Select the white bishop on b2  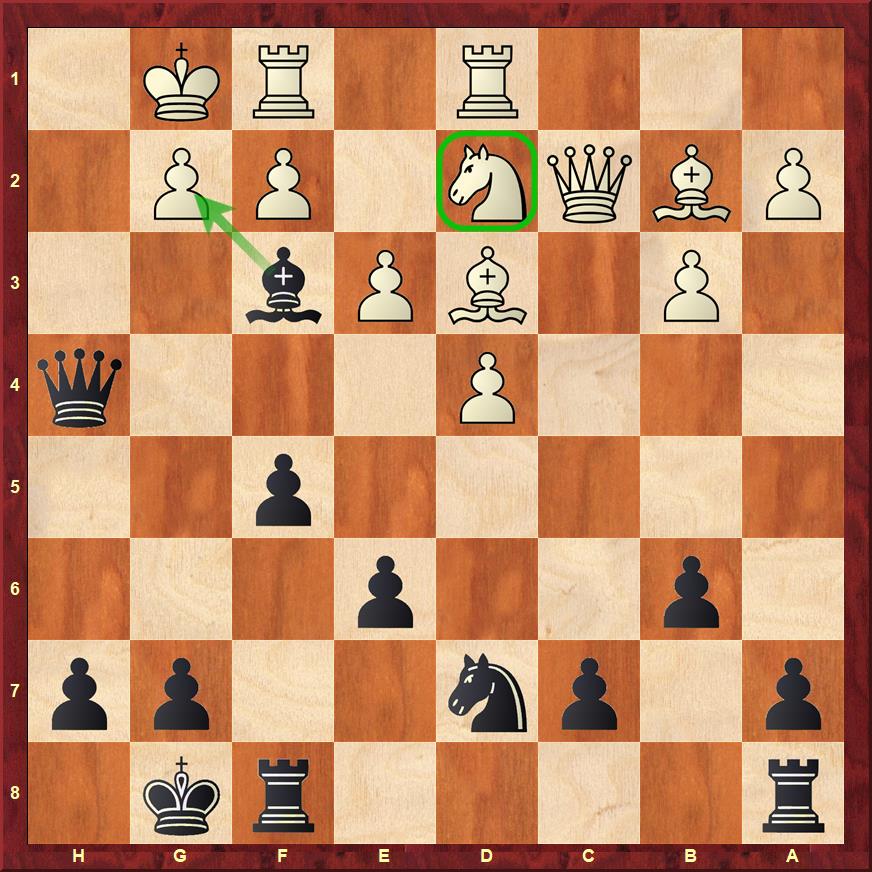[691, 182]
